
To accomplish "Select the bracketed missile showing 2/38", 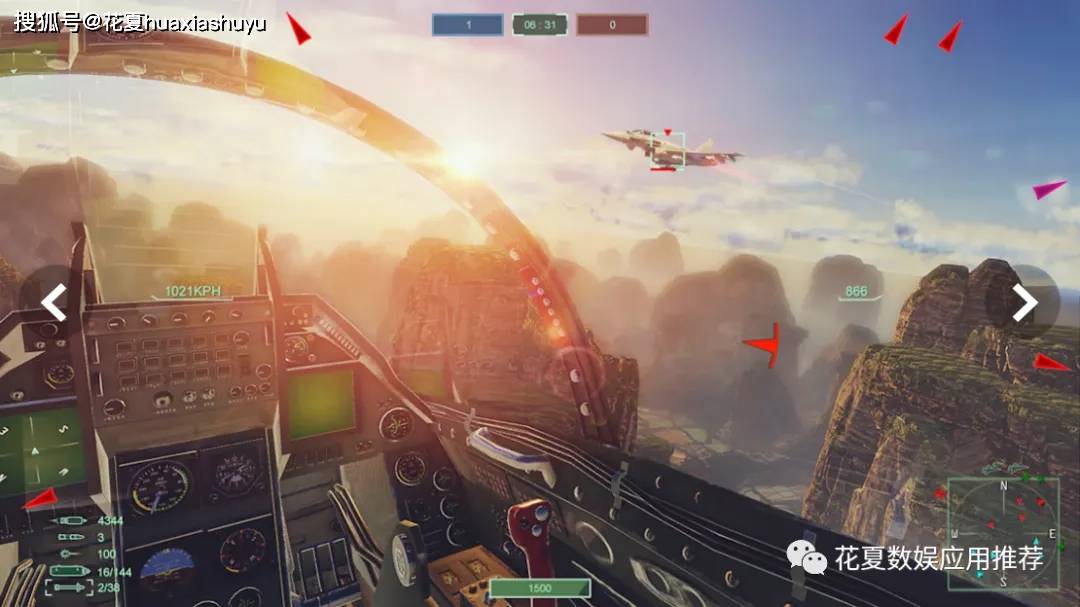I will pyautogui.click(x=68, y=587).
